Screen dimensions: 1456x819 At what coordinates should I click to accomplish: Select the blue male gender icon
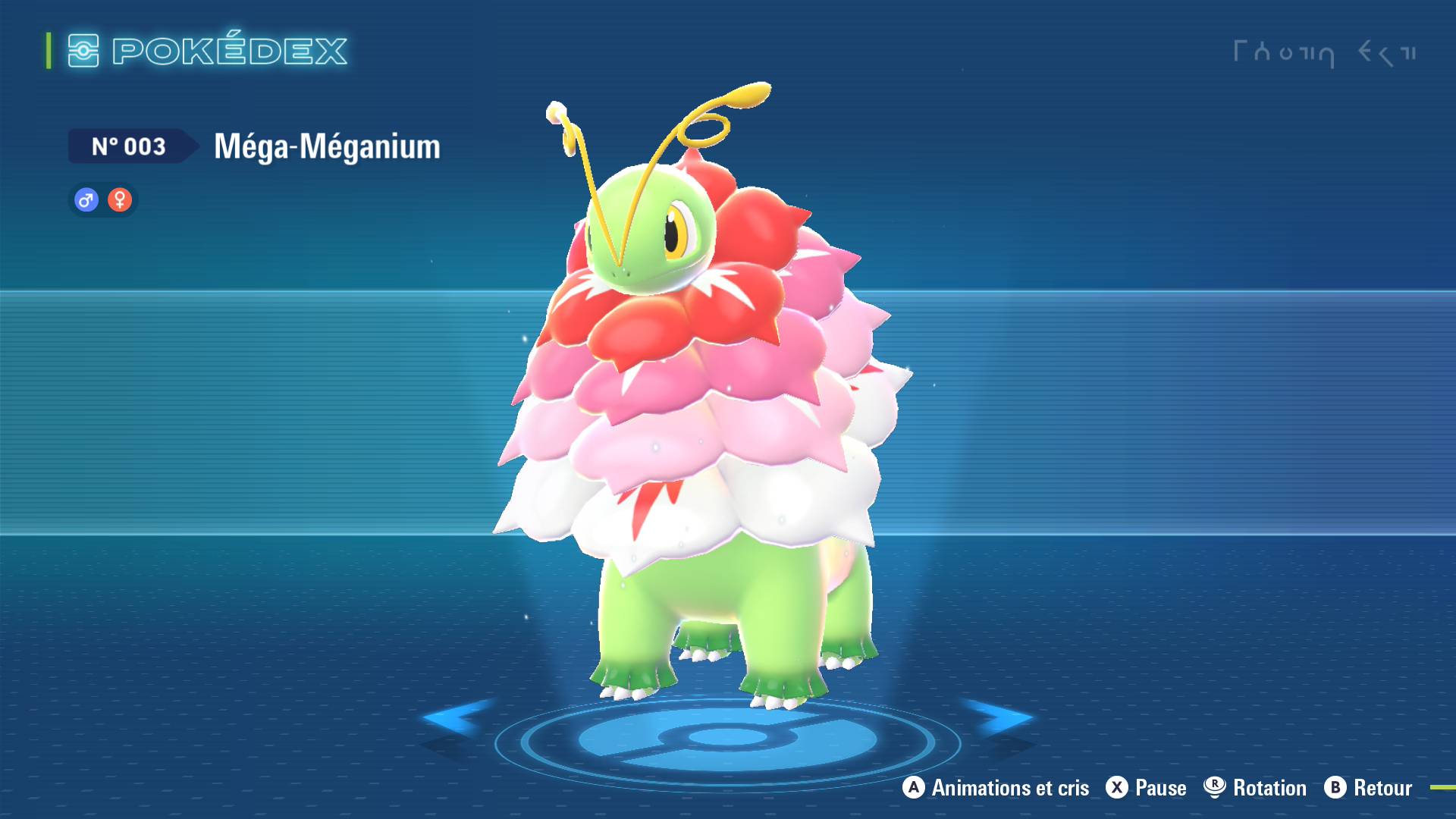[86, 200]
